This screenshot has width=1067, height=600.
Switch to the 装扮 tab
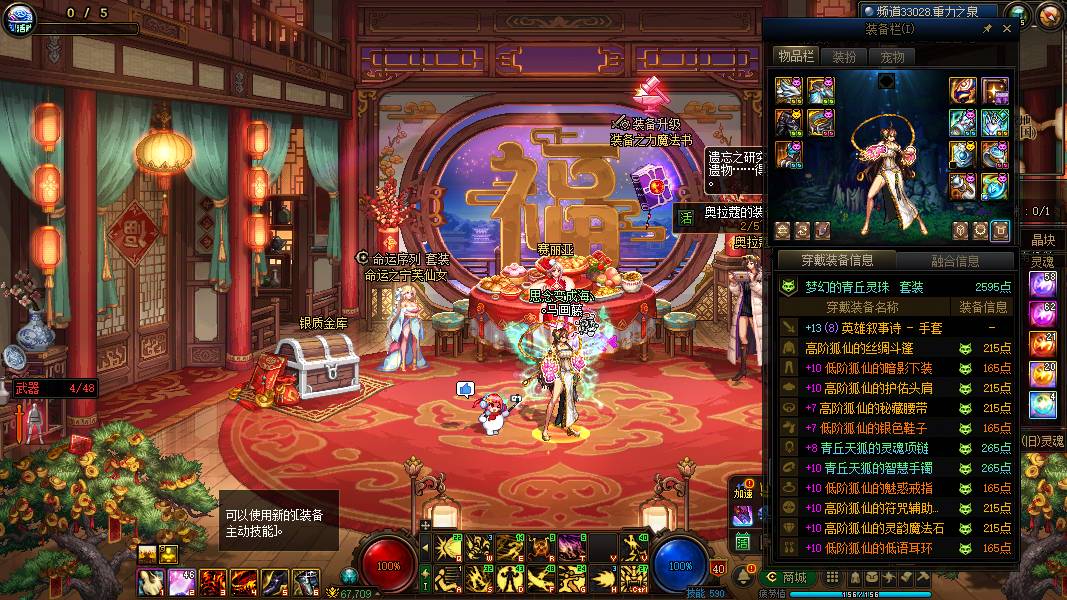pyautogui.click(x=844, y=57)
